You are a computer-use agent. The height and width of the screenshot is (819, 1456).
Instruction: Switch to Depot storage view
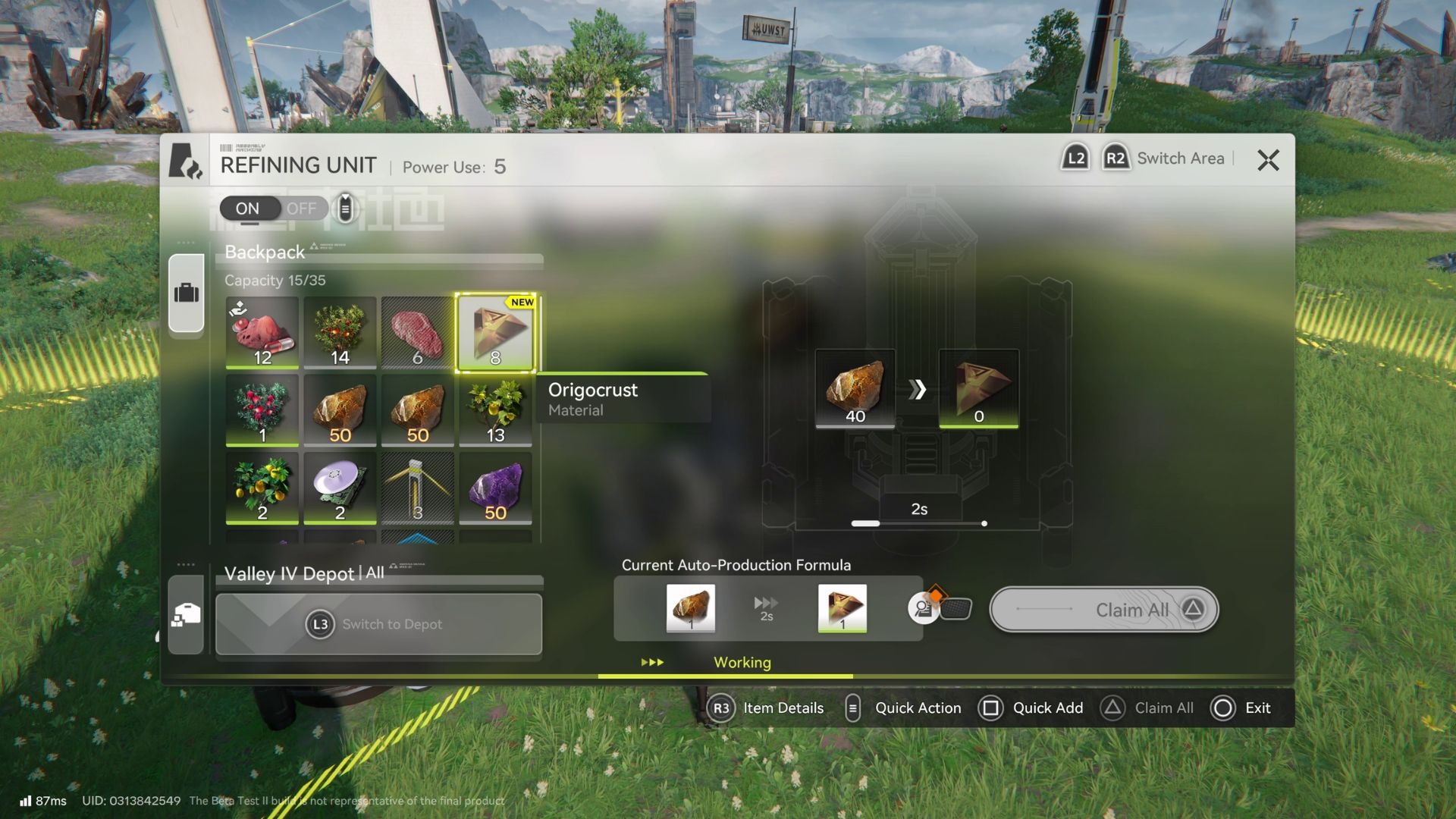[378, 624]
